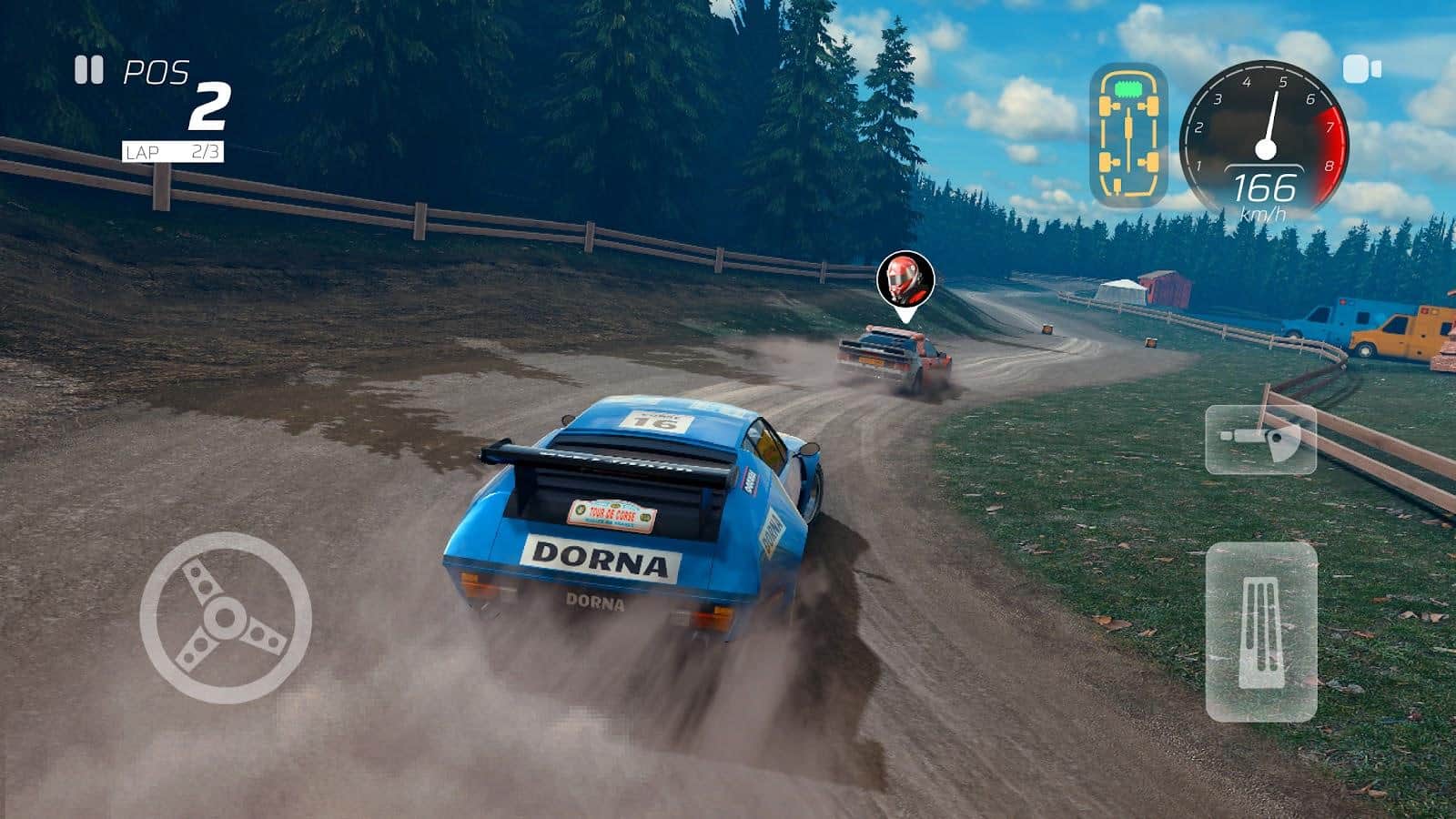Image resolution: width=1456 pixels, height=819 pixels.
Task: Open the car damage status diagram
Action: (x=1128, y=132)
